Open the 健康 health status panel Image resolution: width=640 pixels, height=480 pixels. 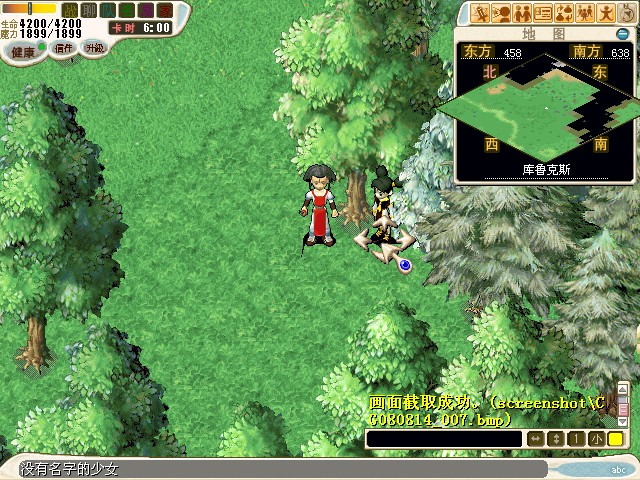pyautogui.click(x=23, y=51)
